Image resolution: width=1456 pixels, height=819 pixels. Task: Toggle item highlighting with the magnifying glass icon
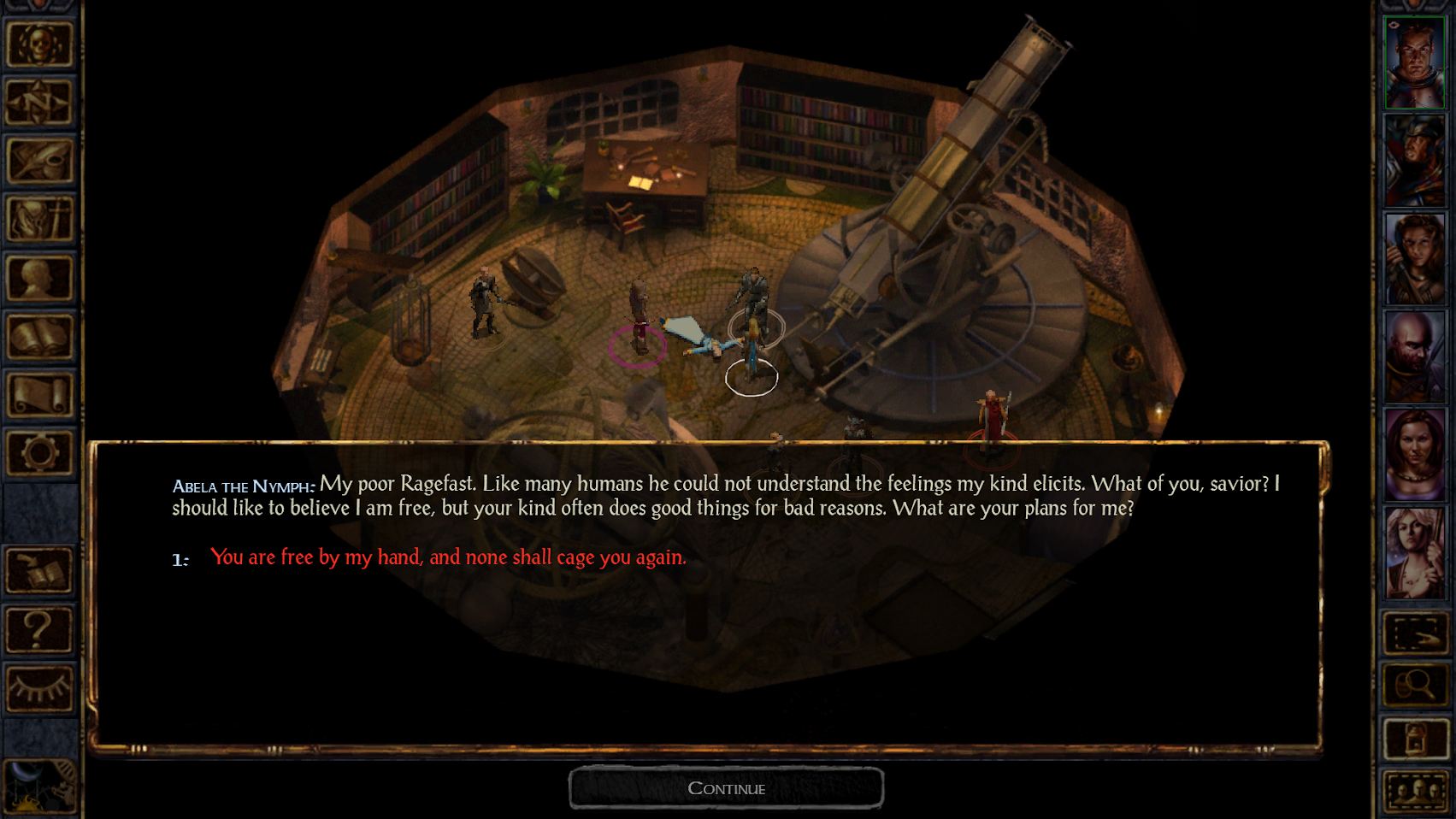click(1417, 684)
